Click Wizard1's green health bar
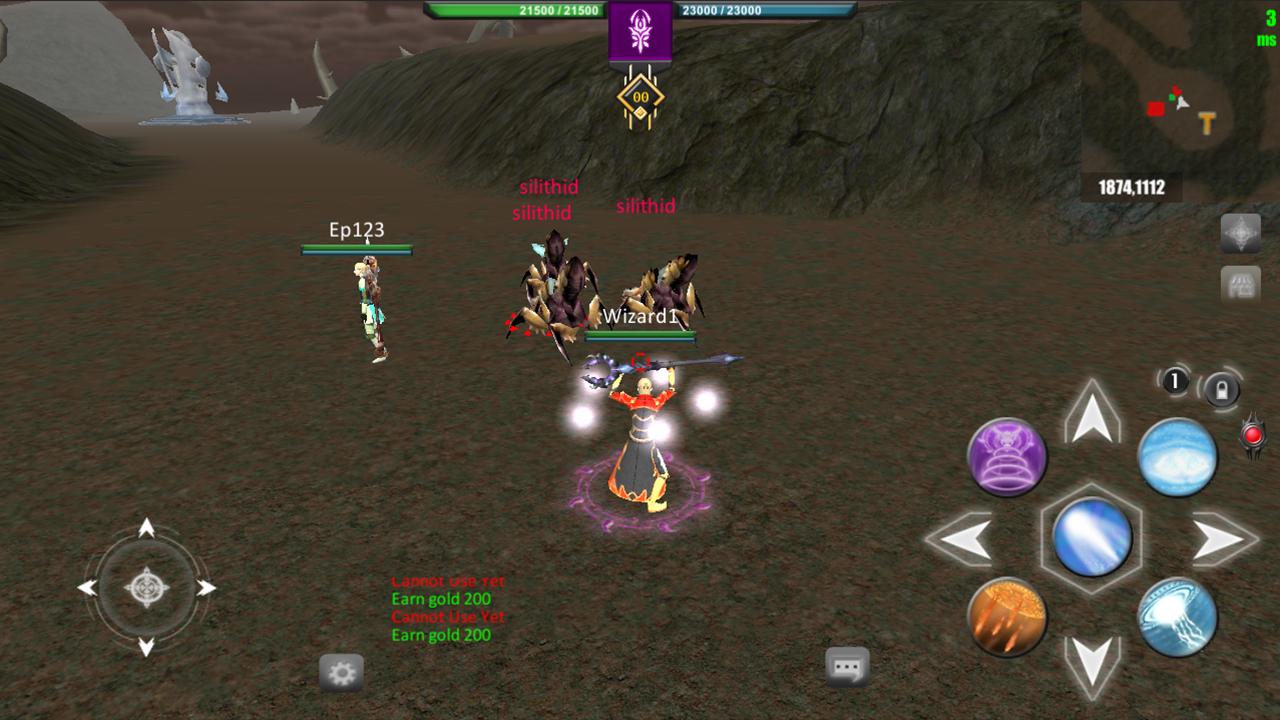This screenshot has height=720, width=1280. tap(641, 334)
